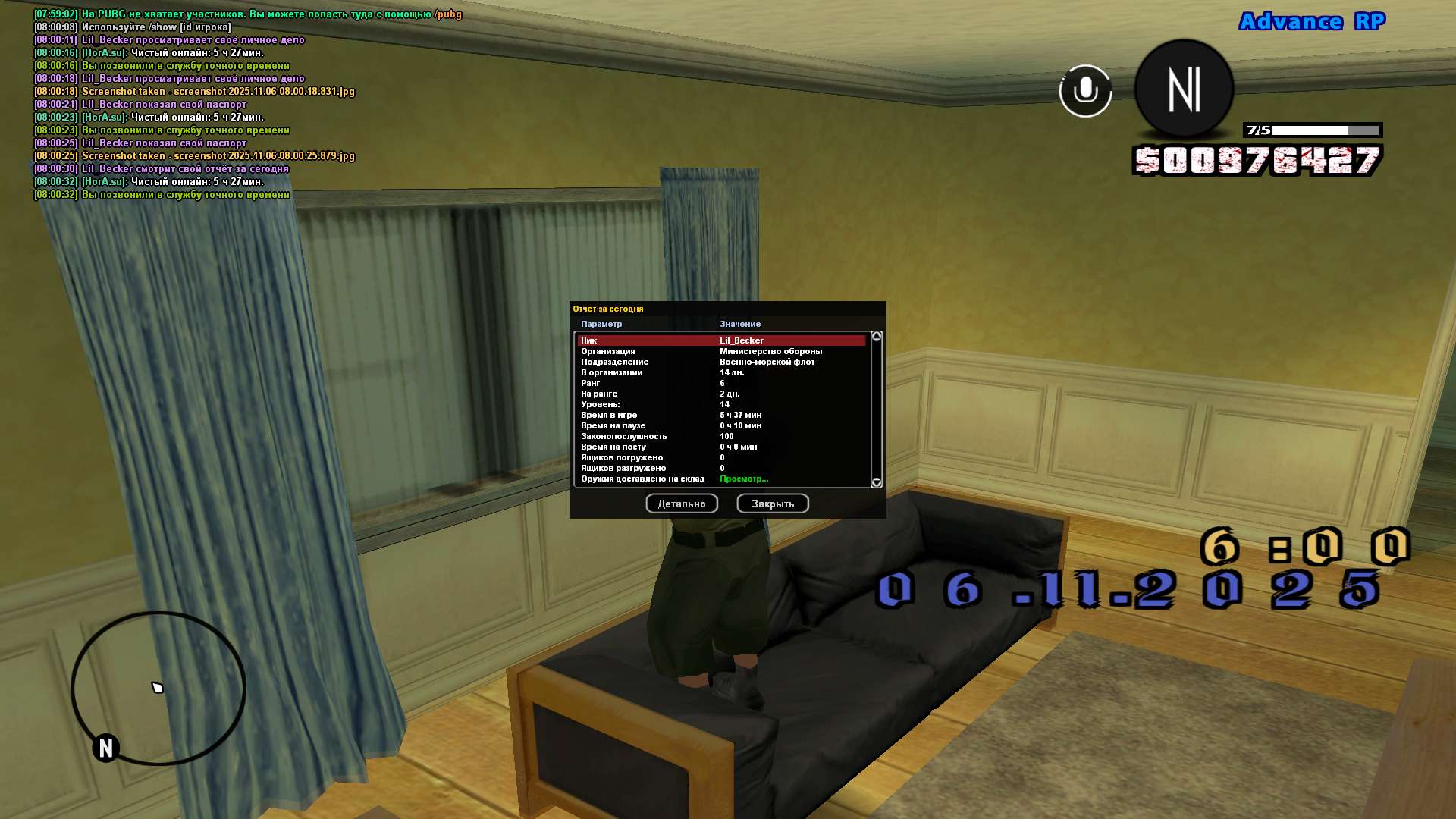Click the list's scroll-down arrow
This screenshot has width=1456, height=819.
coord(877,482)
